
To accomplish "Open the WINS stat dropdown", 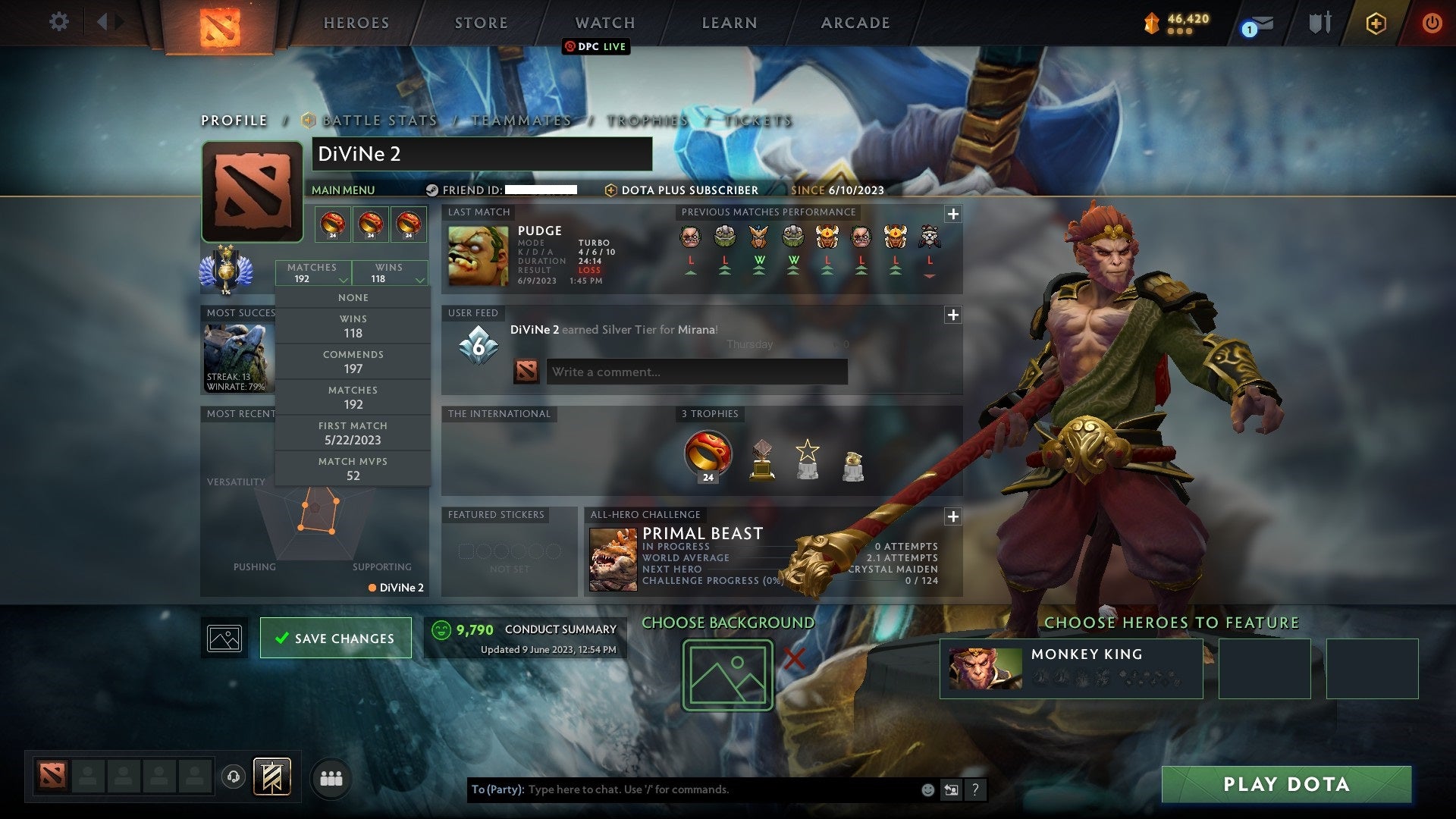I will click(390, 273).
